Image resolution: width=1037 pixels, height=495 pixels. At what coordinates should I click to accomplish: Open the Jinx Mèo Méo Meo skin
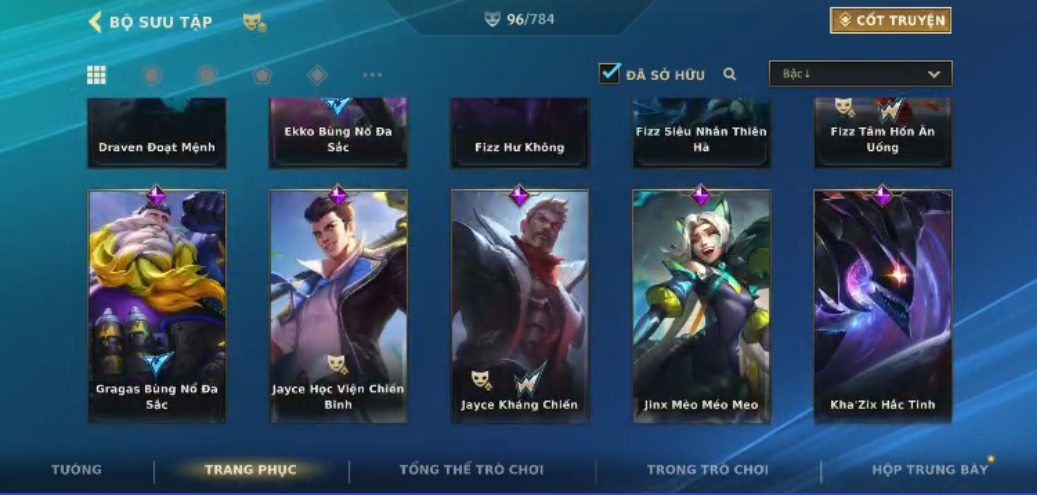[701, 305]
